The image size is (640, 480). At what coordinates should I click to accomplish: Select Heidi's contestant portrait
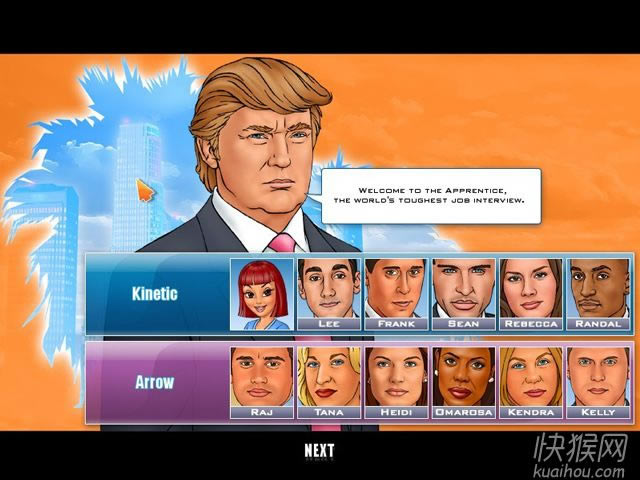tap(396, 382)
